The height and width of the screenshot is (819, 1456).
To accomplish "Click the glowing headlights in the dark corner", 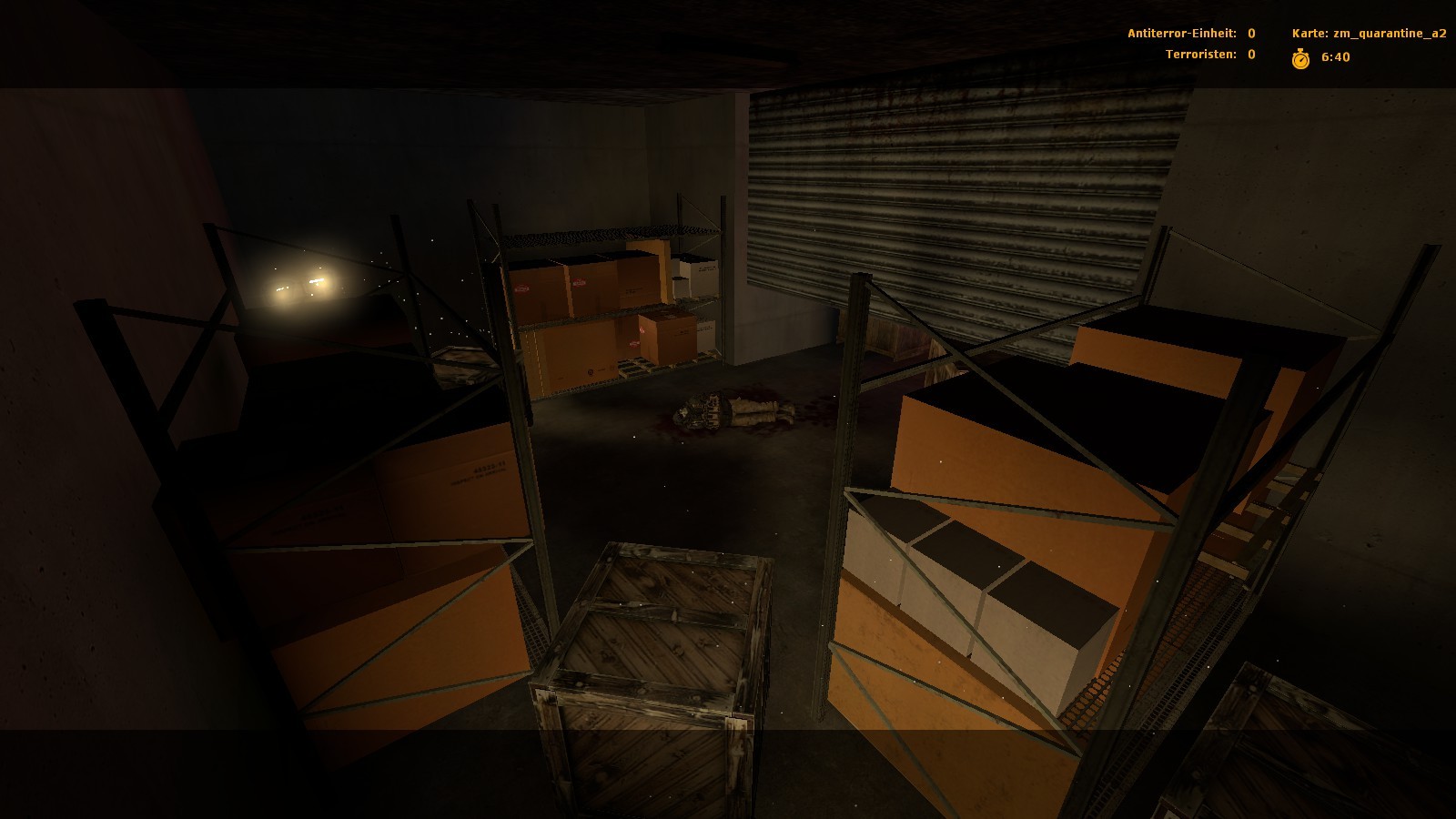I will (x=300, y=287).
